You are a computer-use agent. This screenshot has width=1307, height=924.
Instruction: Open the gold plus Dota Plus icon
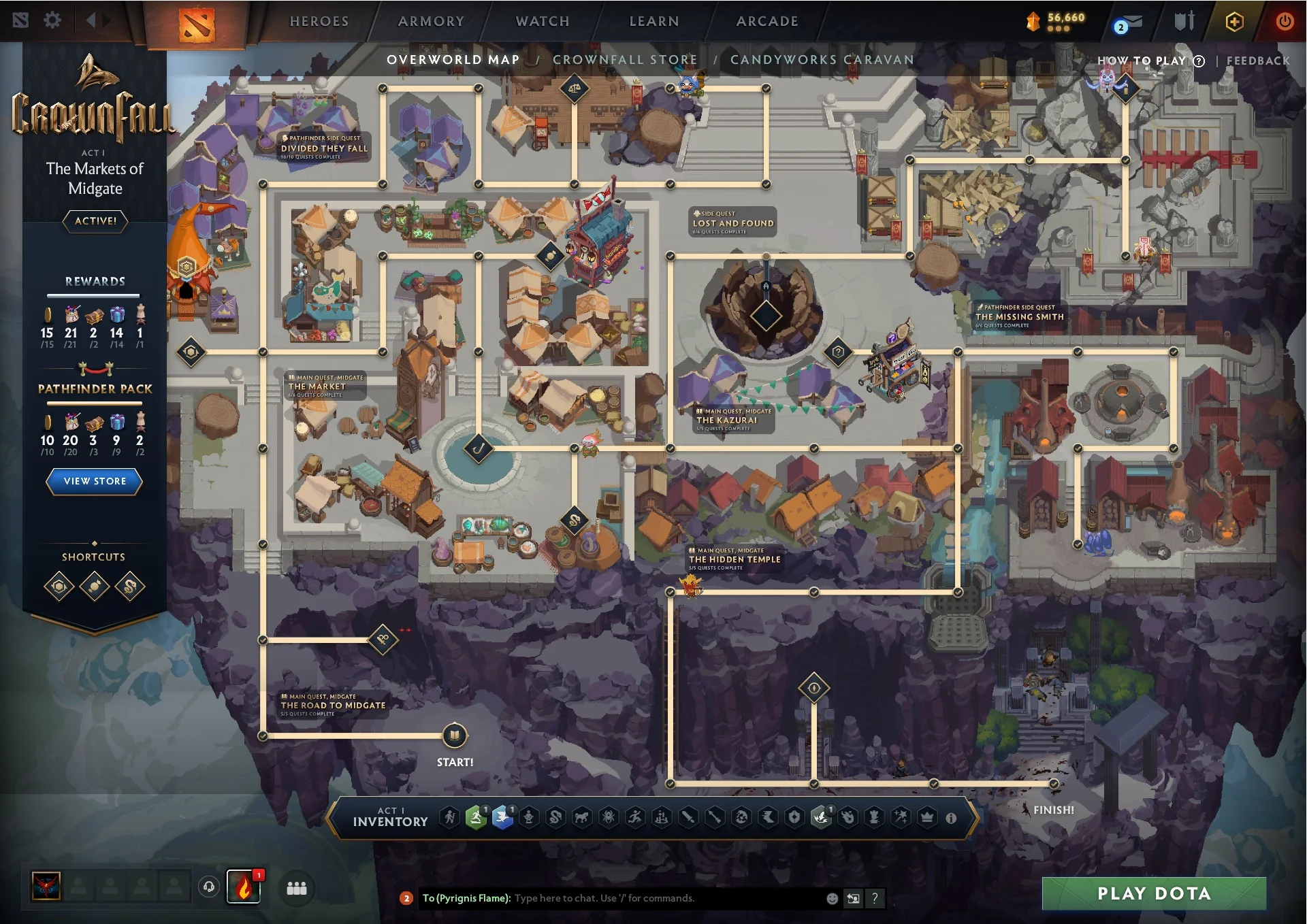[x=1234, y=20]
